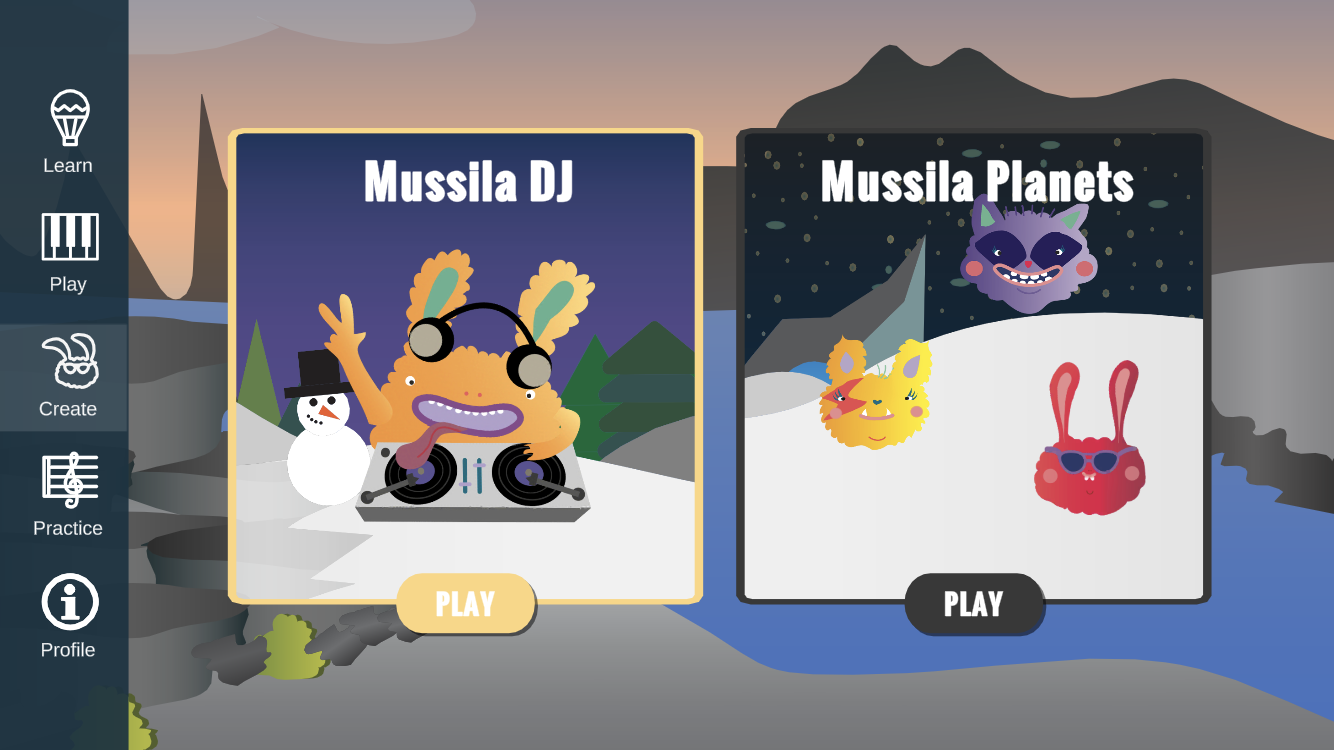
Task: Select the Create tab
Action: pyautogui.click(x=68, y=376)
